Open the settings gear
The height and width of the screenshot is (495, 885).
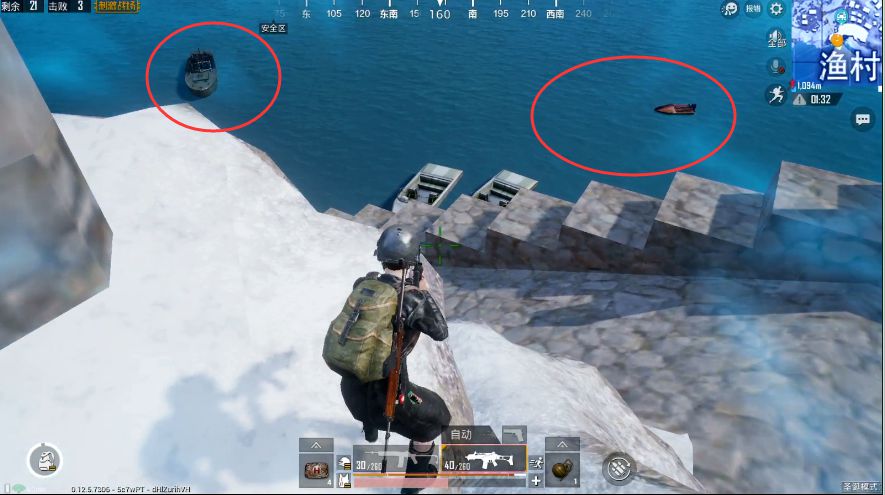coord(775,9)
